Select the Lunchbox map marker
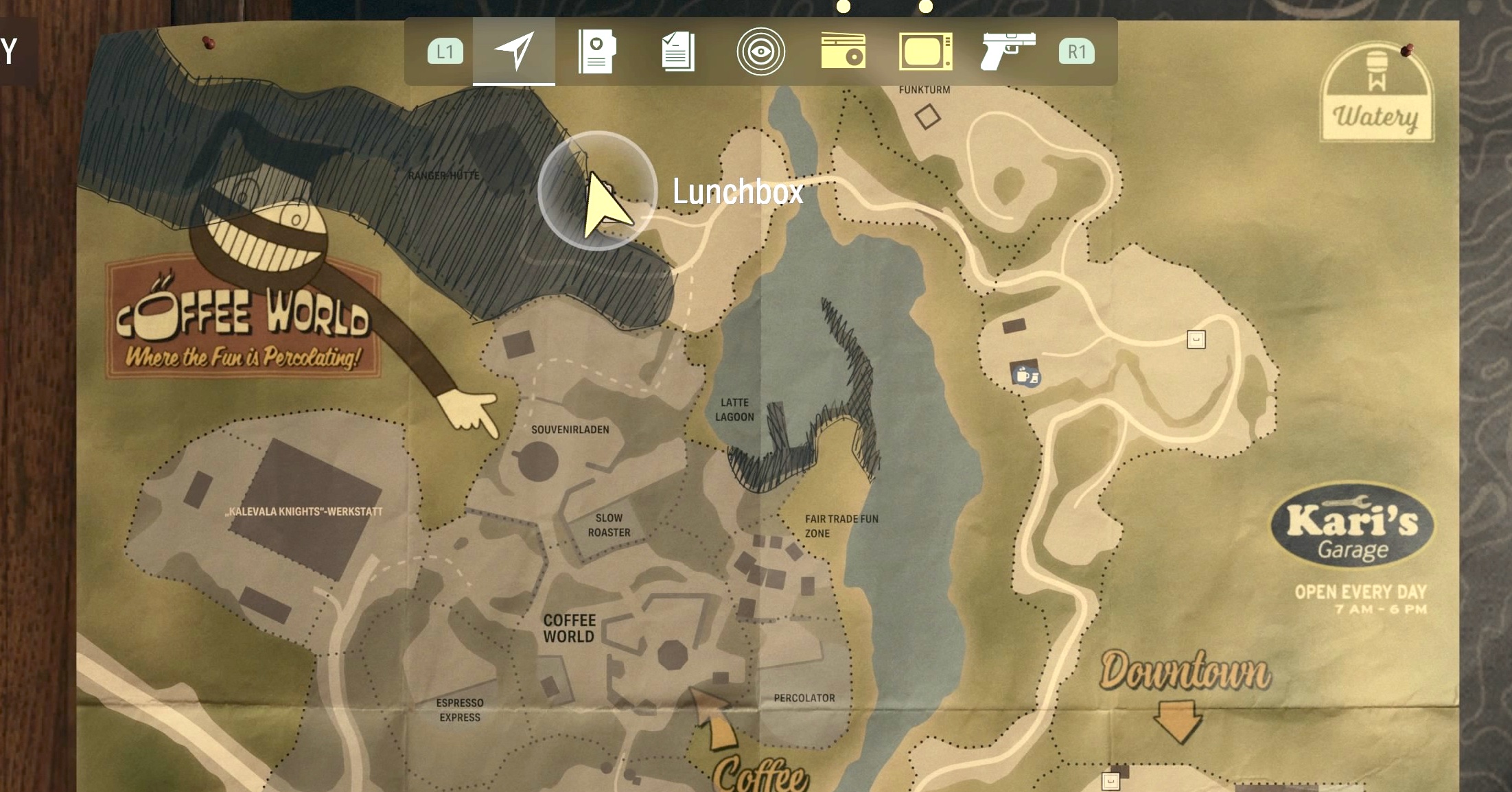The width and height of the screenshot is (1512, 792). tap(598, 191)
